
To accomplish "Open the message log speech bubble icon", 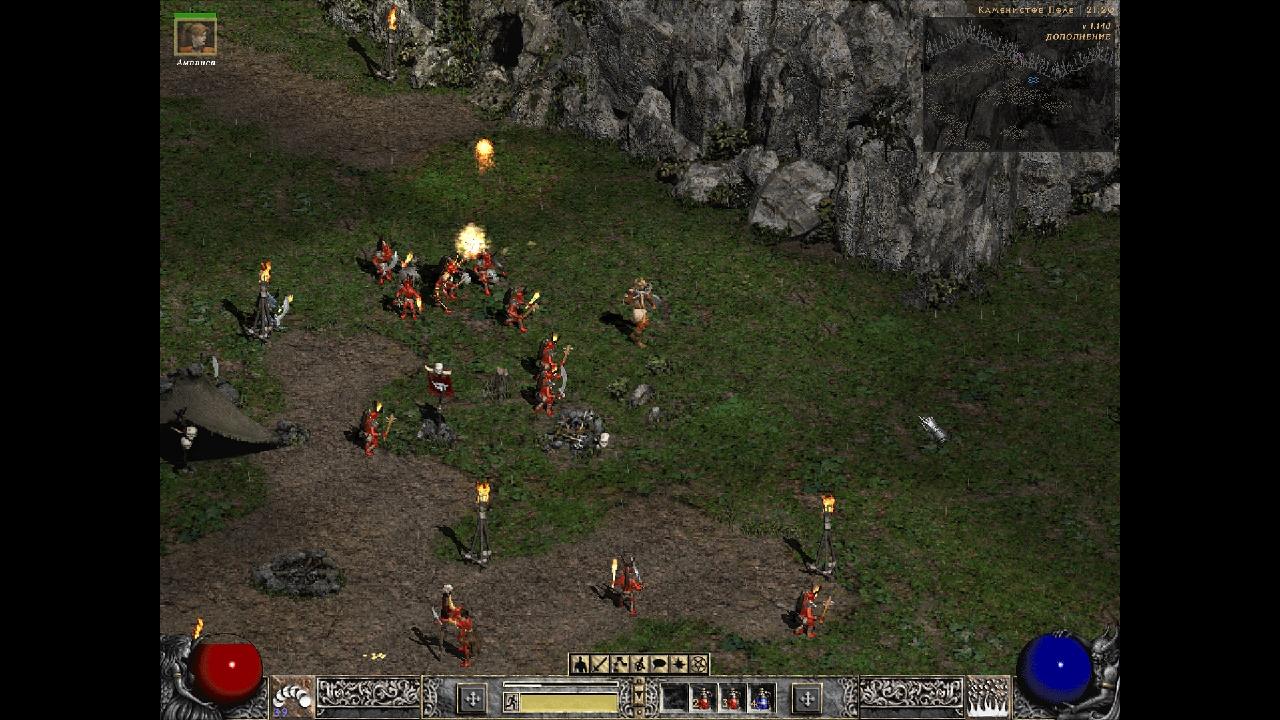I will pos(659,664).
